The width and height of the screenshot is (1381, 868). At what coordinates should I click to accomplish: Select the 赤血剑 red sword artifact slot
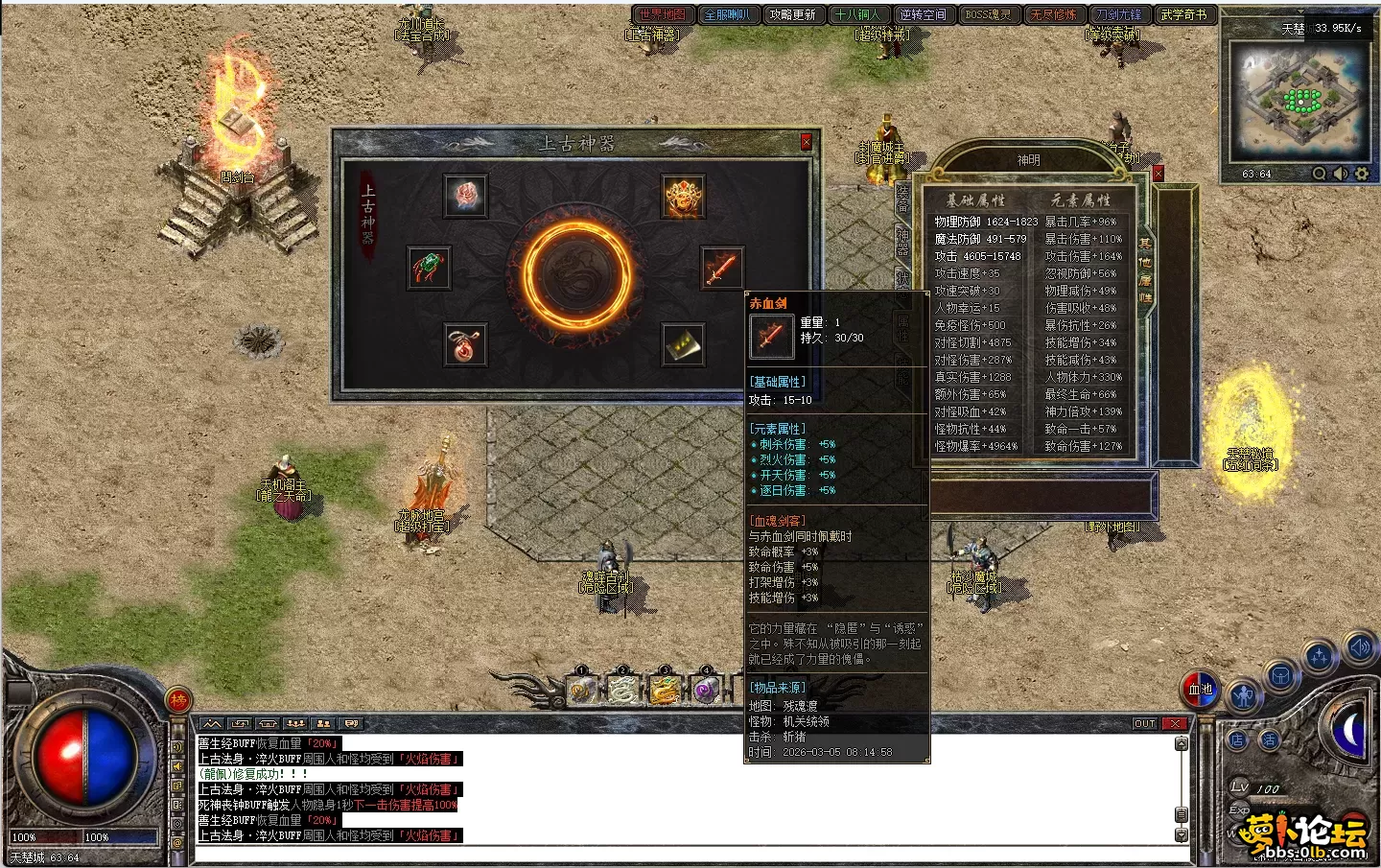click(721, 270)
